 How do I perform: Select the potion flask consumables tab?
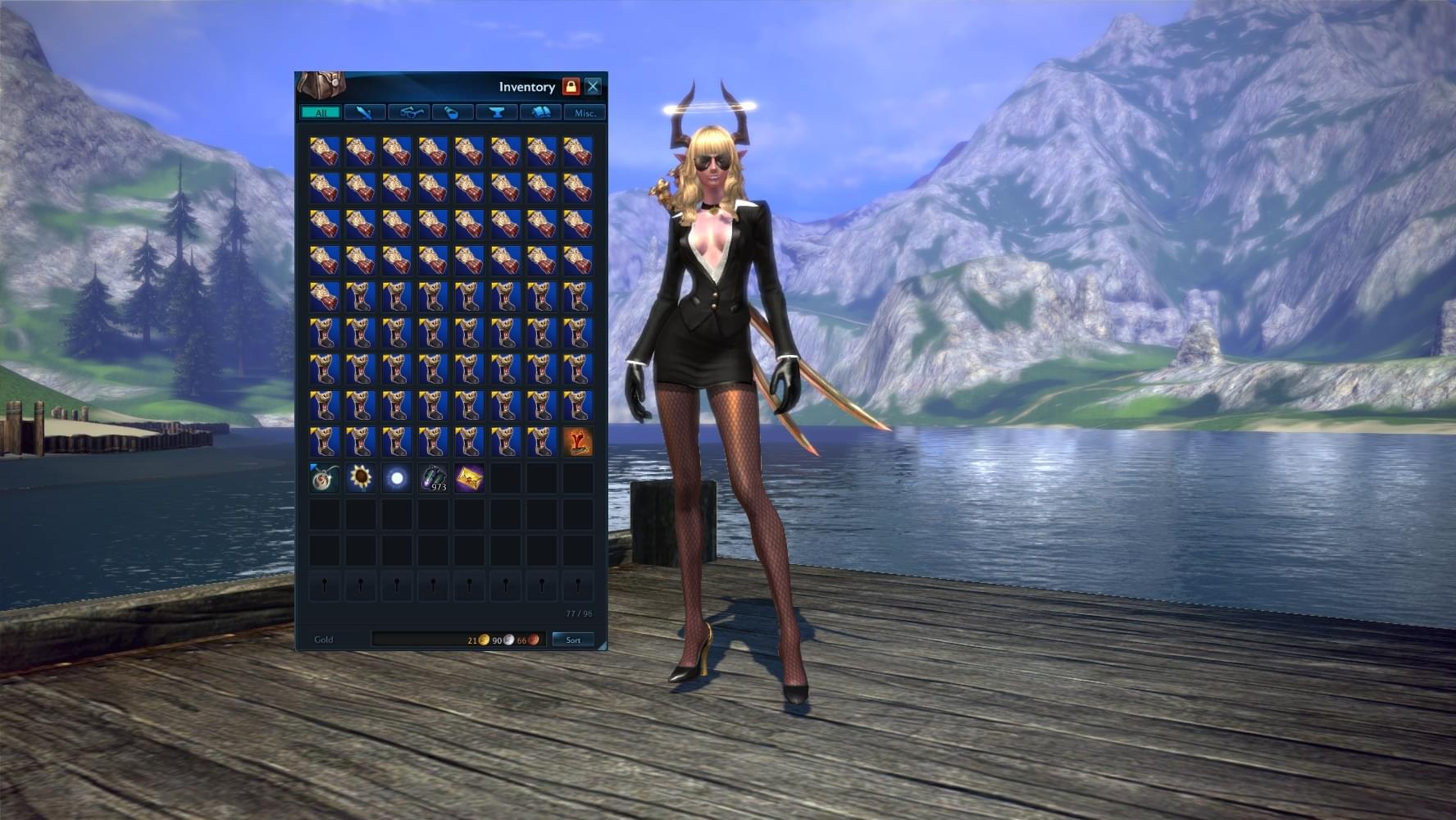pos(453,112)
